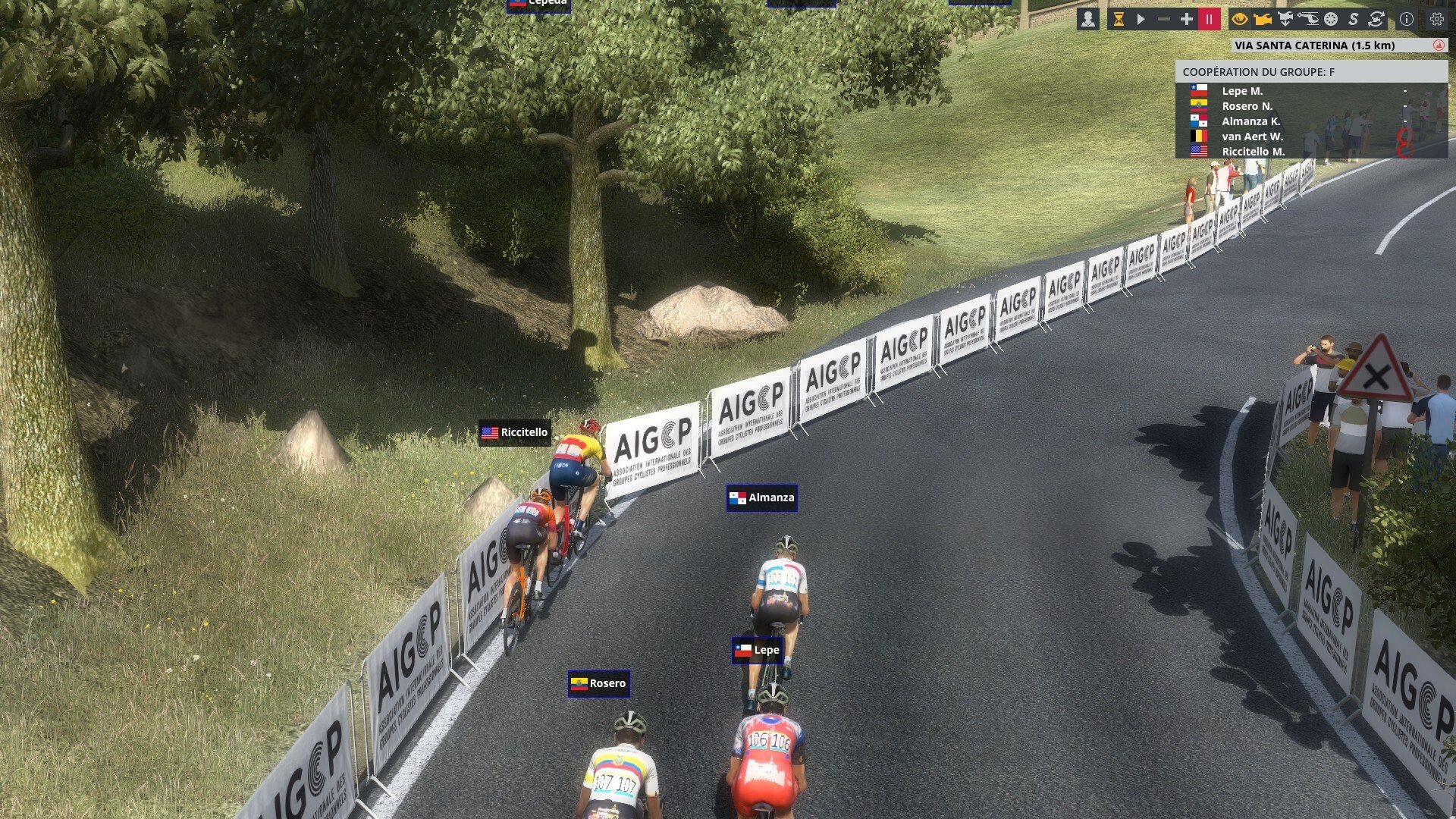This screenshot has height=819, width=1456.
Task: Select van Aert W. in the group list
Action: tap(1252, 136)
